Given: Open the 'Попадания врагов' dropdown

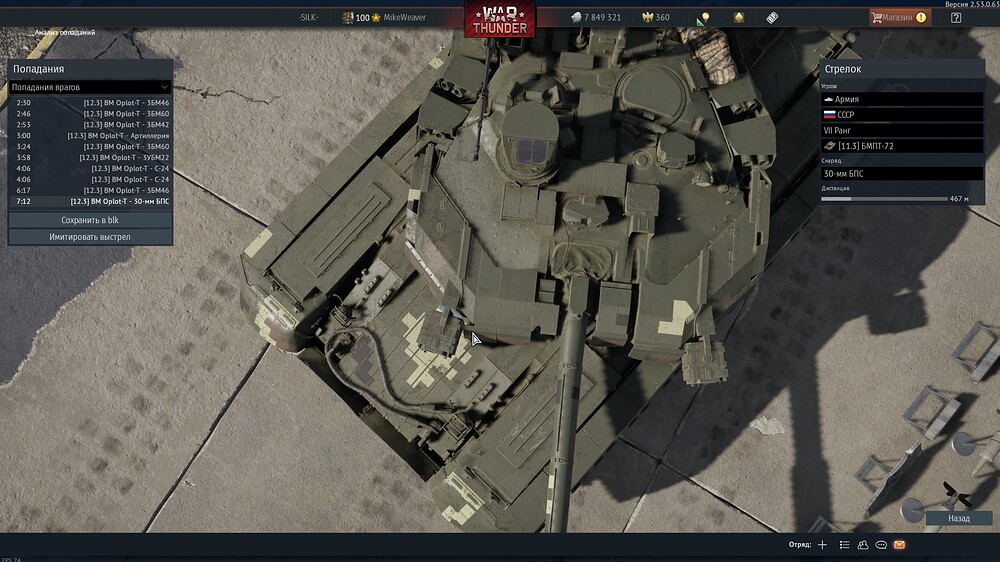Looking at the screenshot, I should pos(90,87).
